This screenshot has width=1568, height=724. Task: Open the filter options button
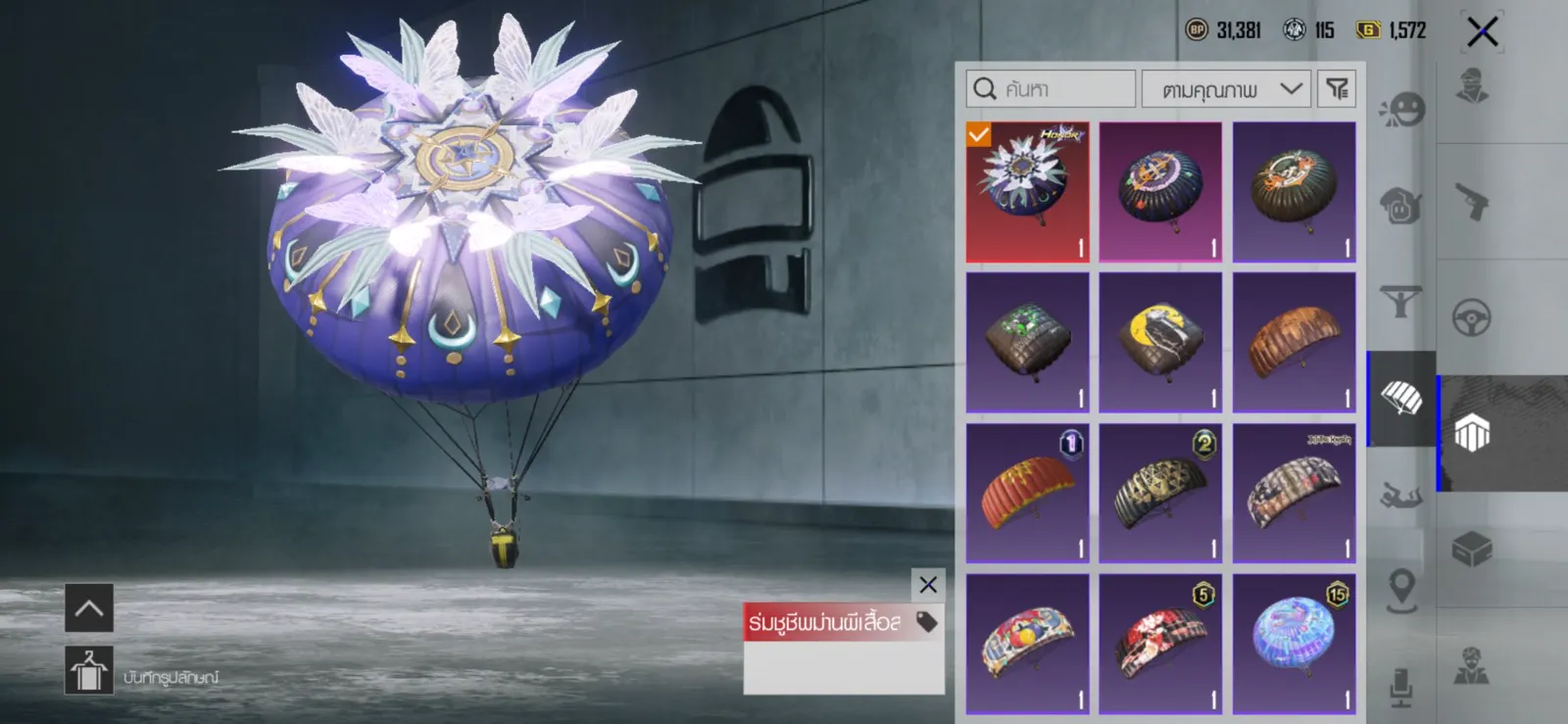1337,89
